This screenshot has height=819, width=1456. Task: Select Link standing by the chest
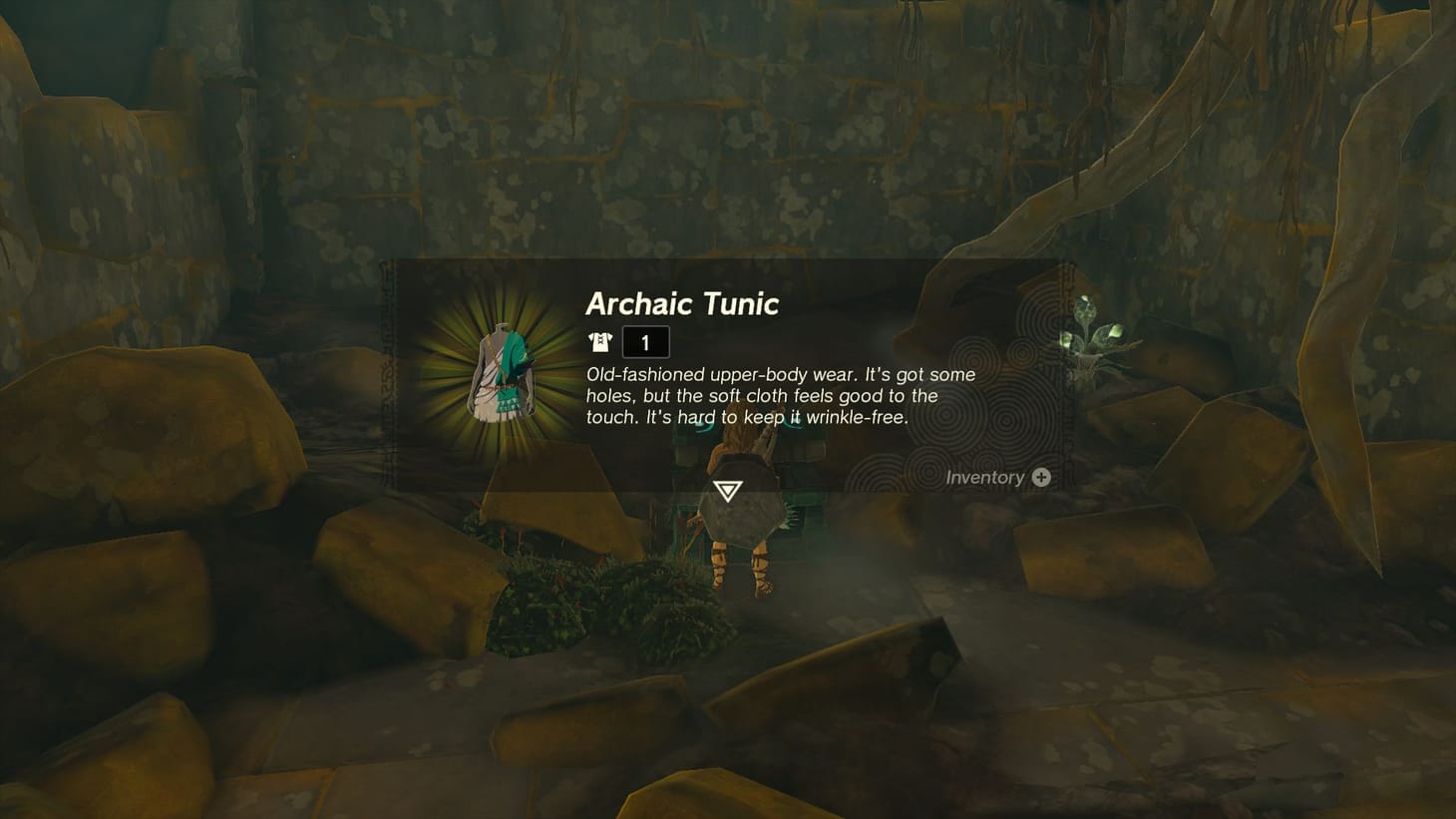(x=743, y=529)
